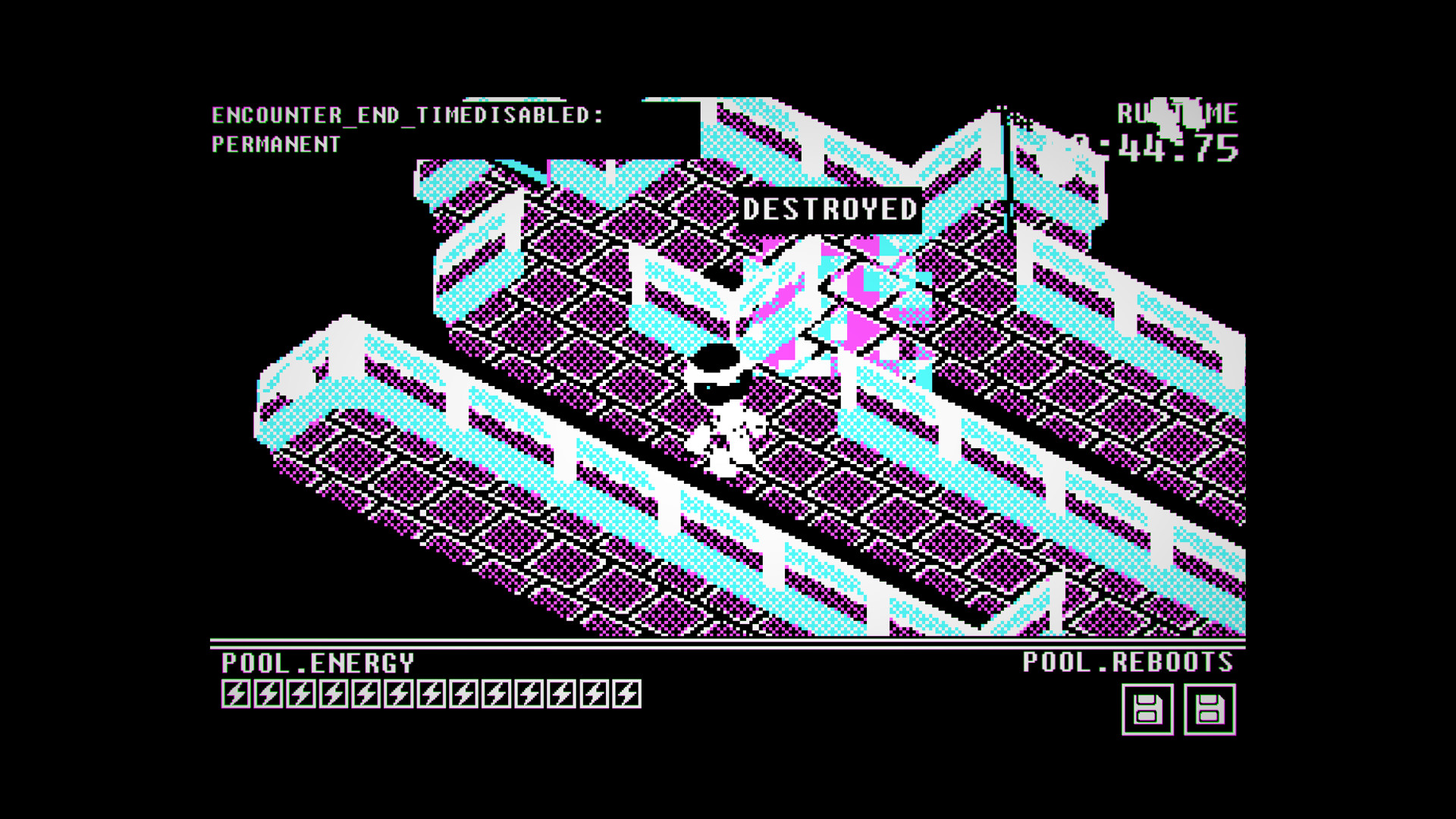Click the last lightning bolt in POOL.ENERGY

[x=627, y=692]
